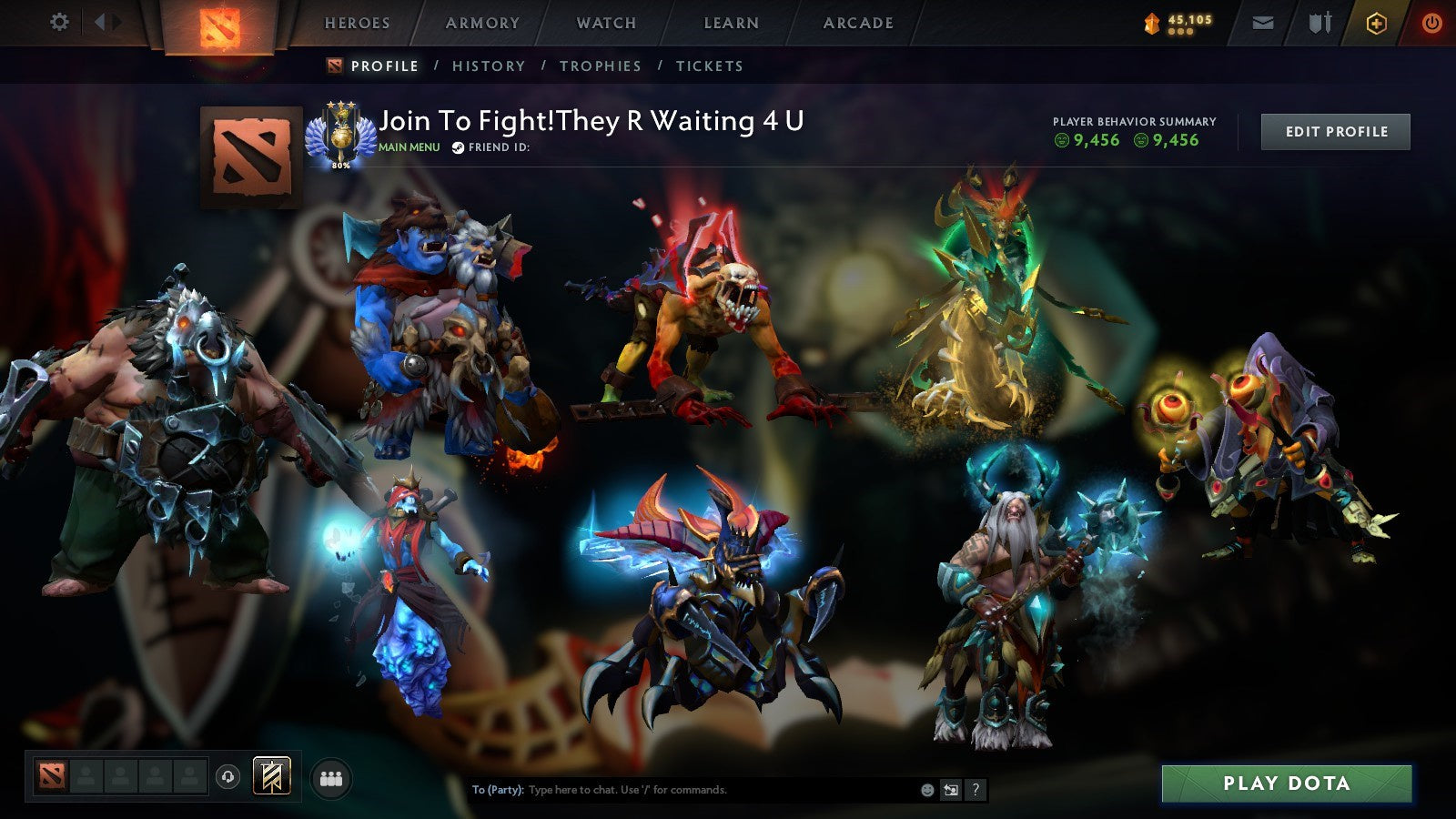This screenshot has height=819, width=1456.
Task: Toggle the chat pop-out window icon
Action: pos(951,791)
